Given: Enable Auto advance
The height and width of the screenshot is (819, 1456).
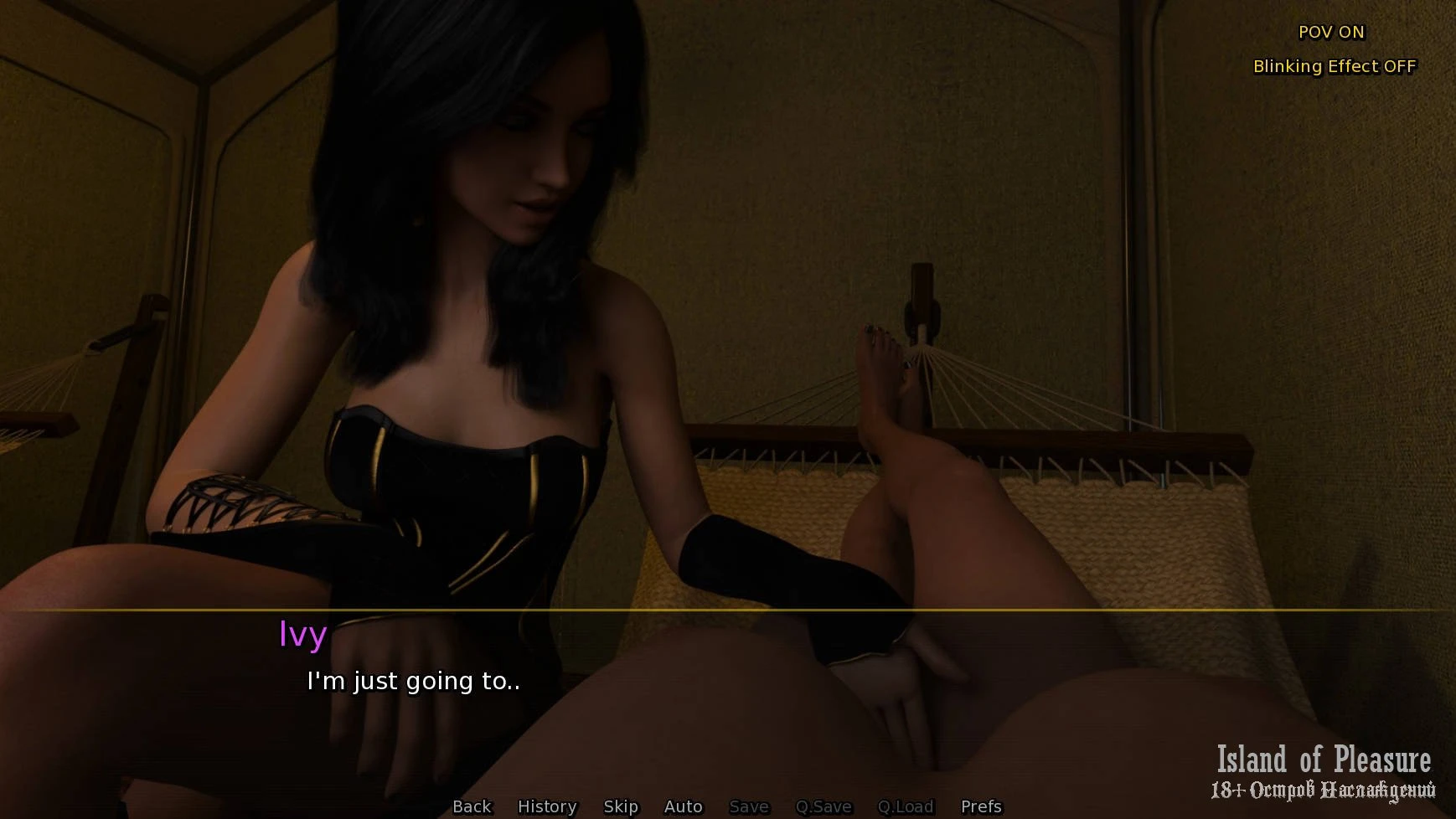Looking at the screenshot, I should pos(683,806).
